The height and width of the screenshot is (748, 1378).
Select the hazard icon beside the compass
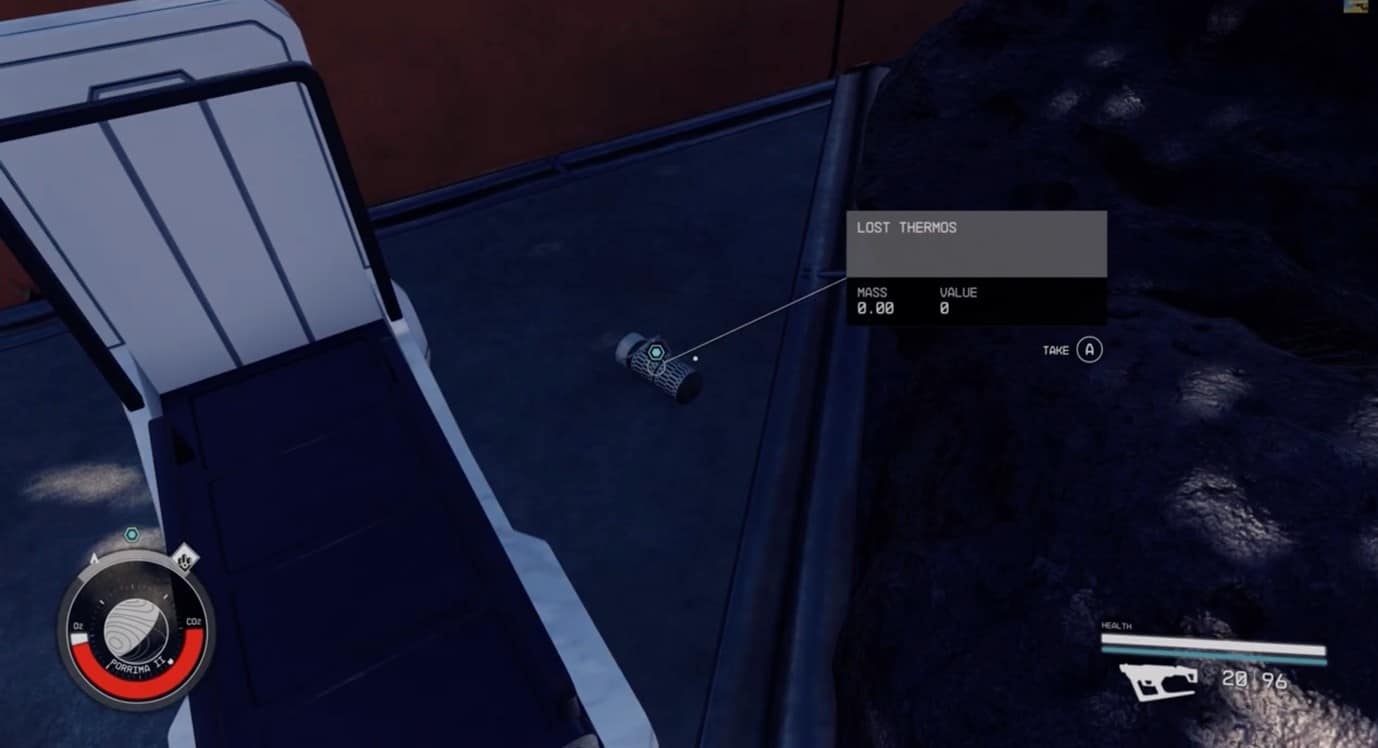(185, 558)
